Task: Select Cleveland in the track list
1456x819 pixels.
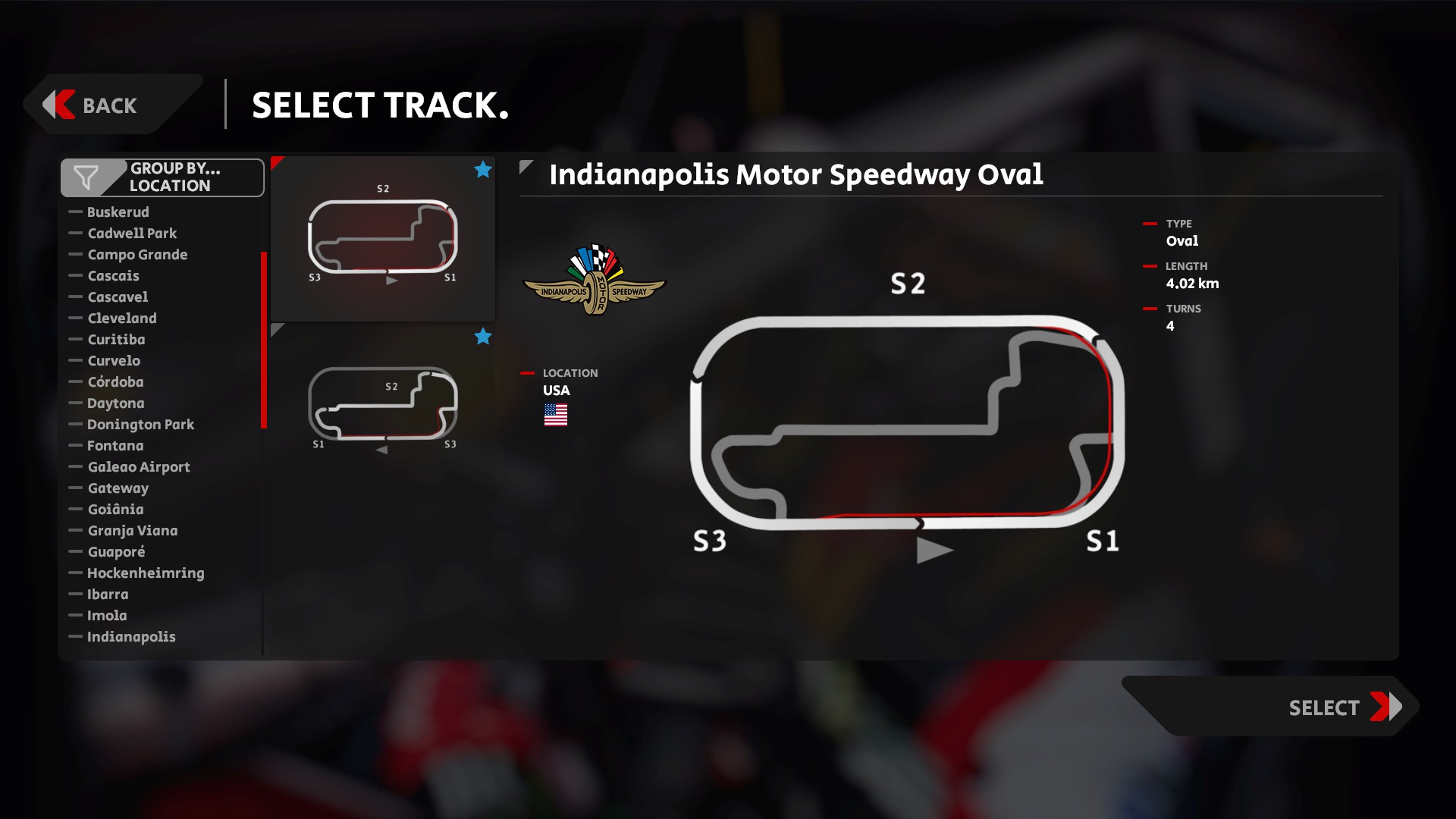Action: (122, 318)
